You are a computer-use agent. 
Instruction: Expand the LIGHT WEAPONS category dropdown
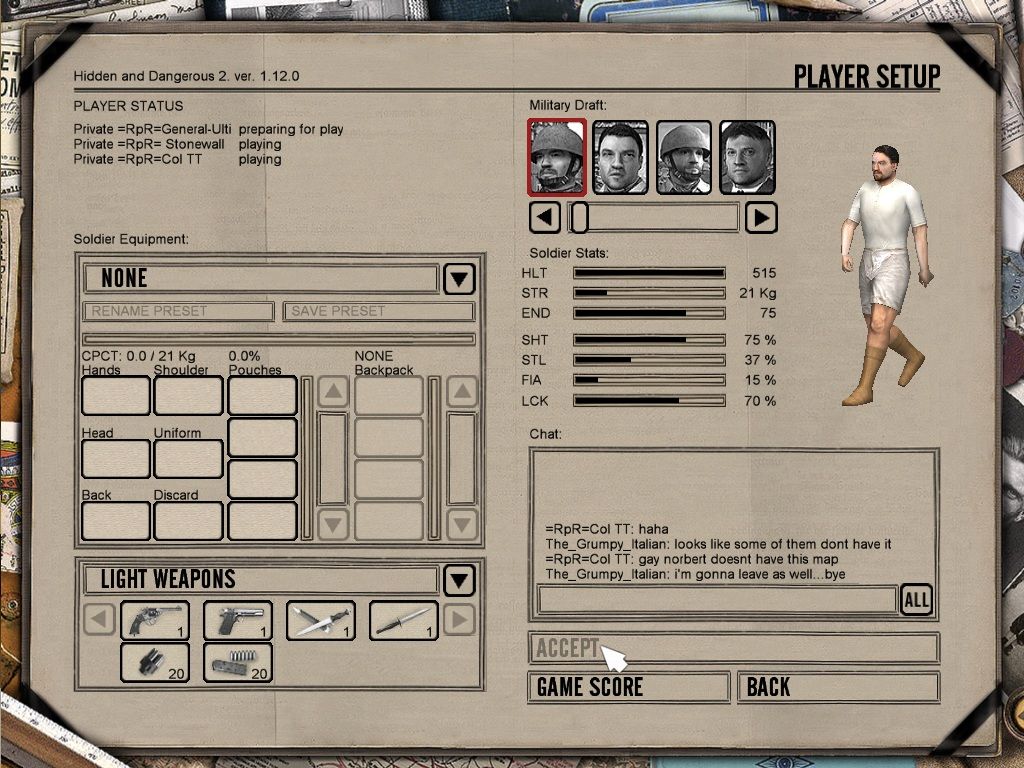[x=459, y=579]
